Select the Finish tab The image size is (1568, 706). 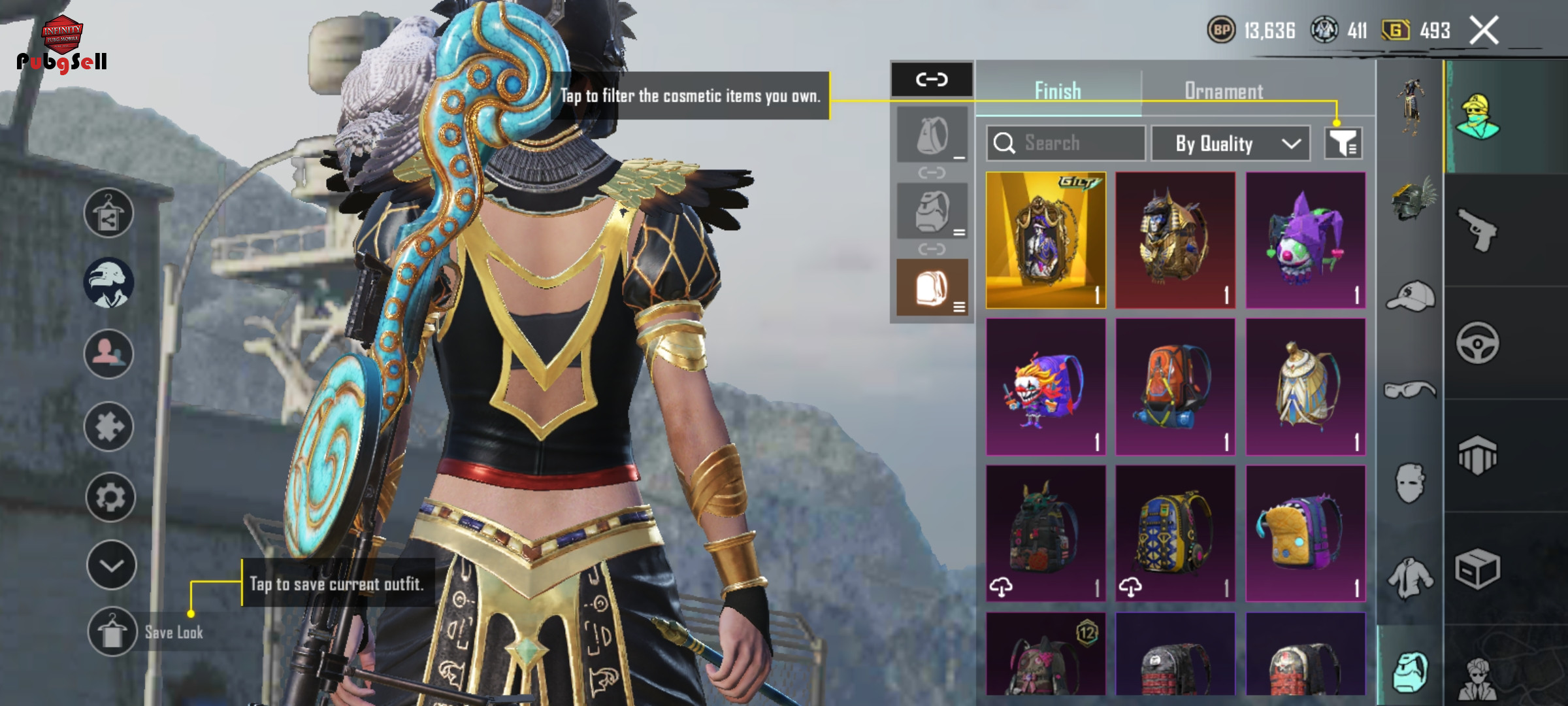pyautogui.click(x=1058, y=91)
